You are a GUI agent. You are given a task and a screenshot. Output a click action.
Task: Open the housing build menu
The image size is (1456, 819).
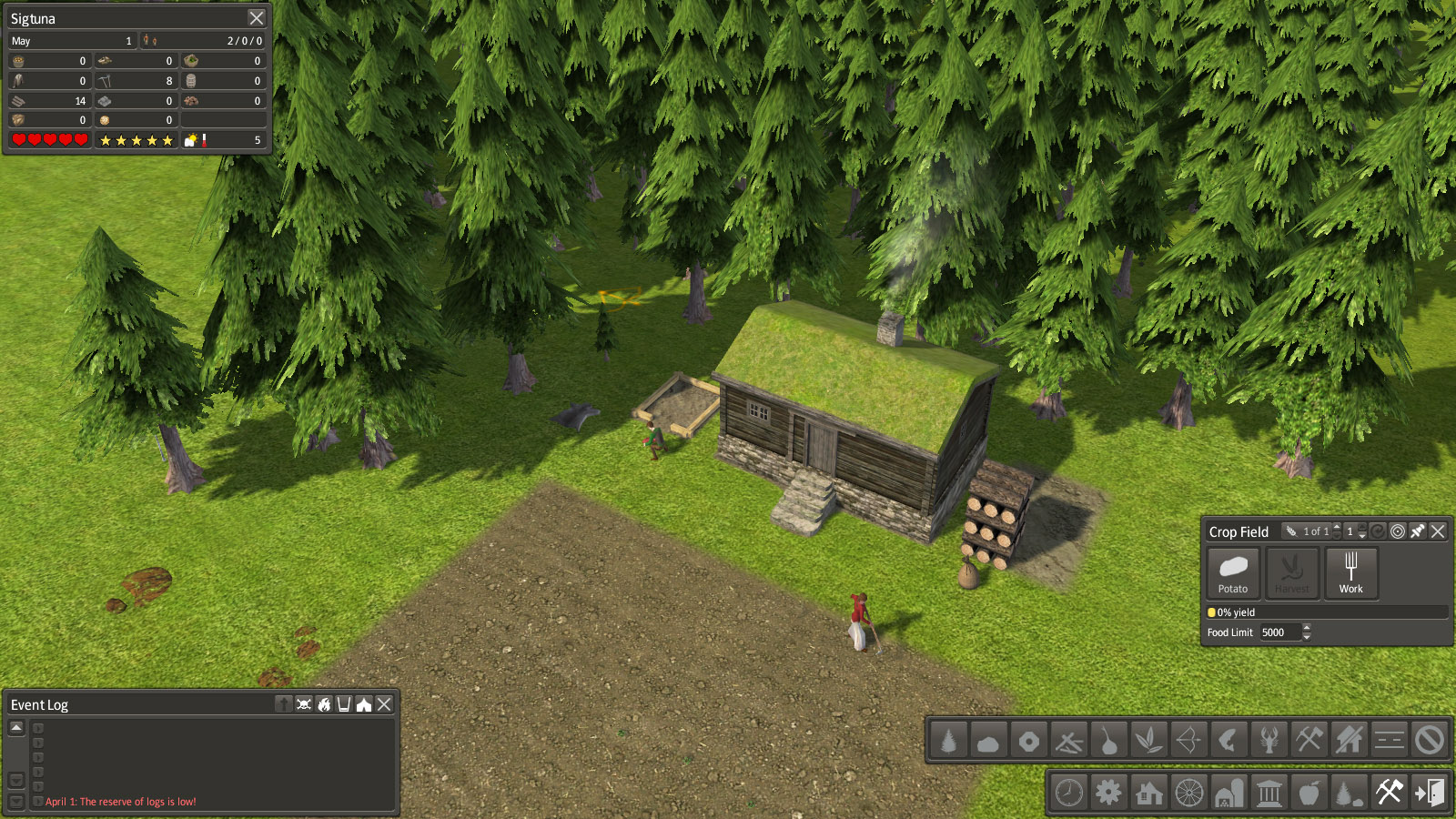1148,793
